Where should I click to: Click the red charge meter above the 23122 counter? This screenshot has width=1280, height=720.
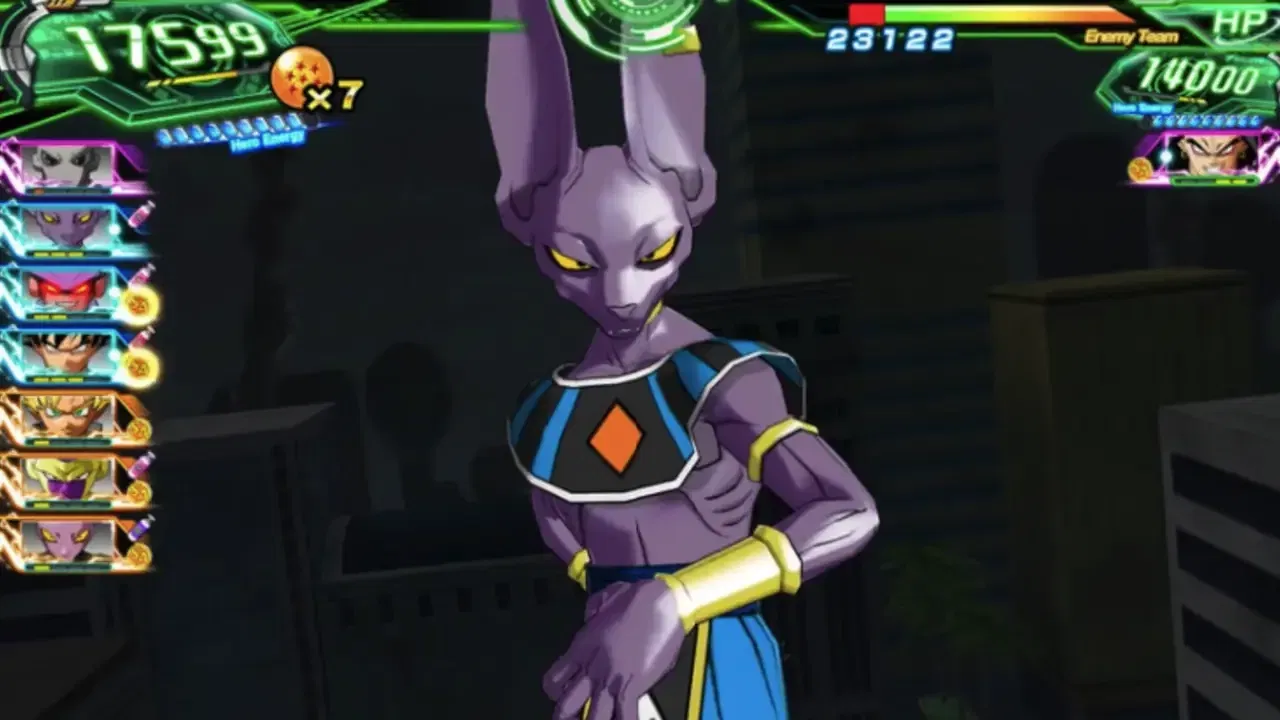(x=865, y=14)
